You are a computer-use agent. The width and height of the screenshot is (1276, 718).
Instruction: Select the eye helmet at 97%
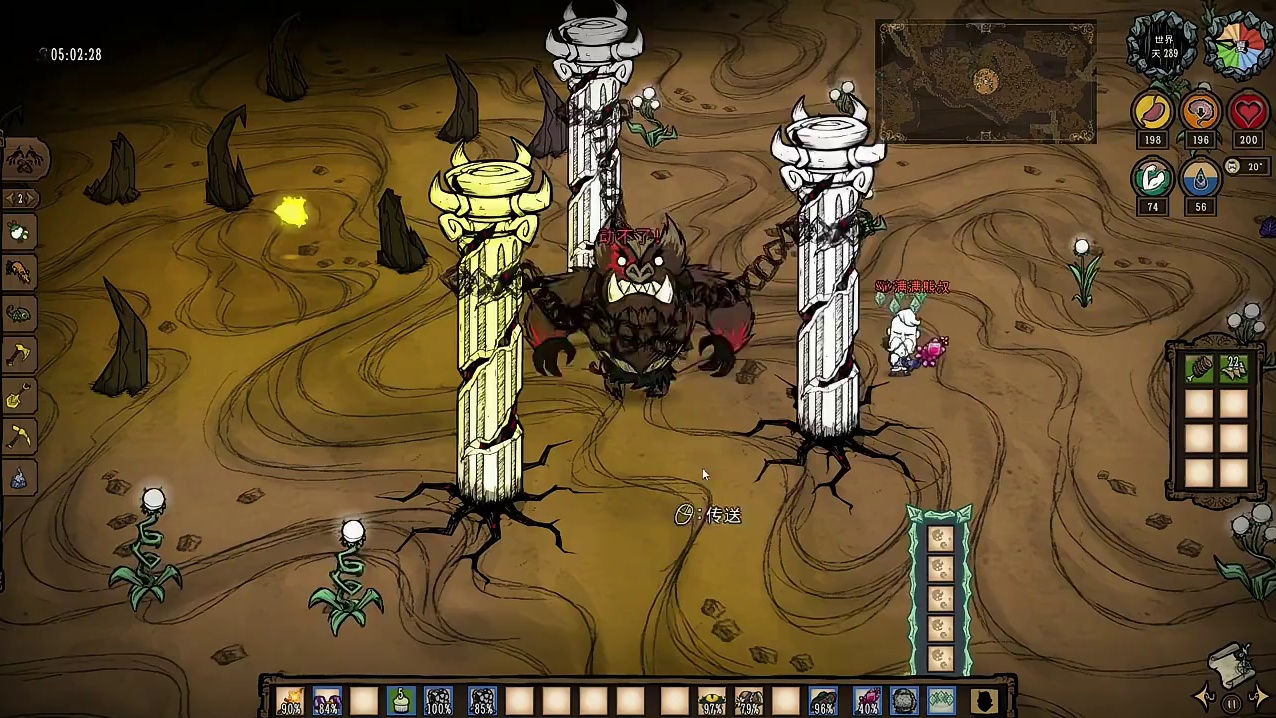(x=711, y=700)
